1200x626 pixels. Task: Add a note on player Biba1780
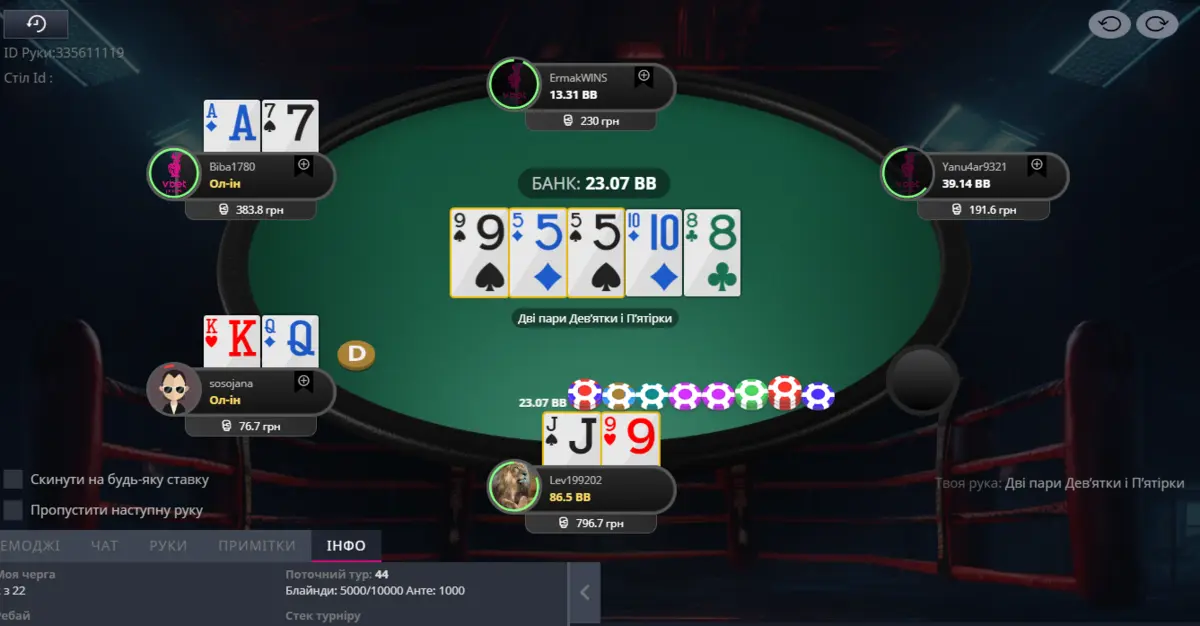[x=304, y=166]
